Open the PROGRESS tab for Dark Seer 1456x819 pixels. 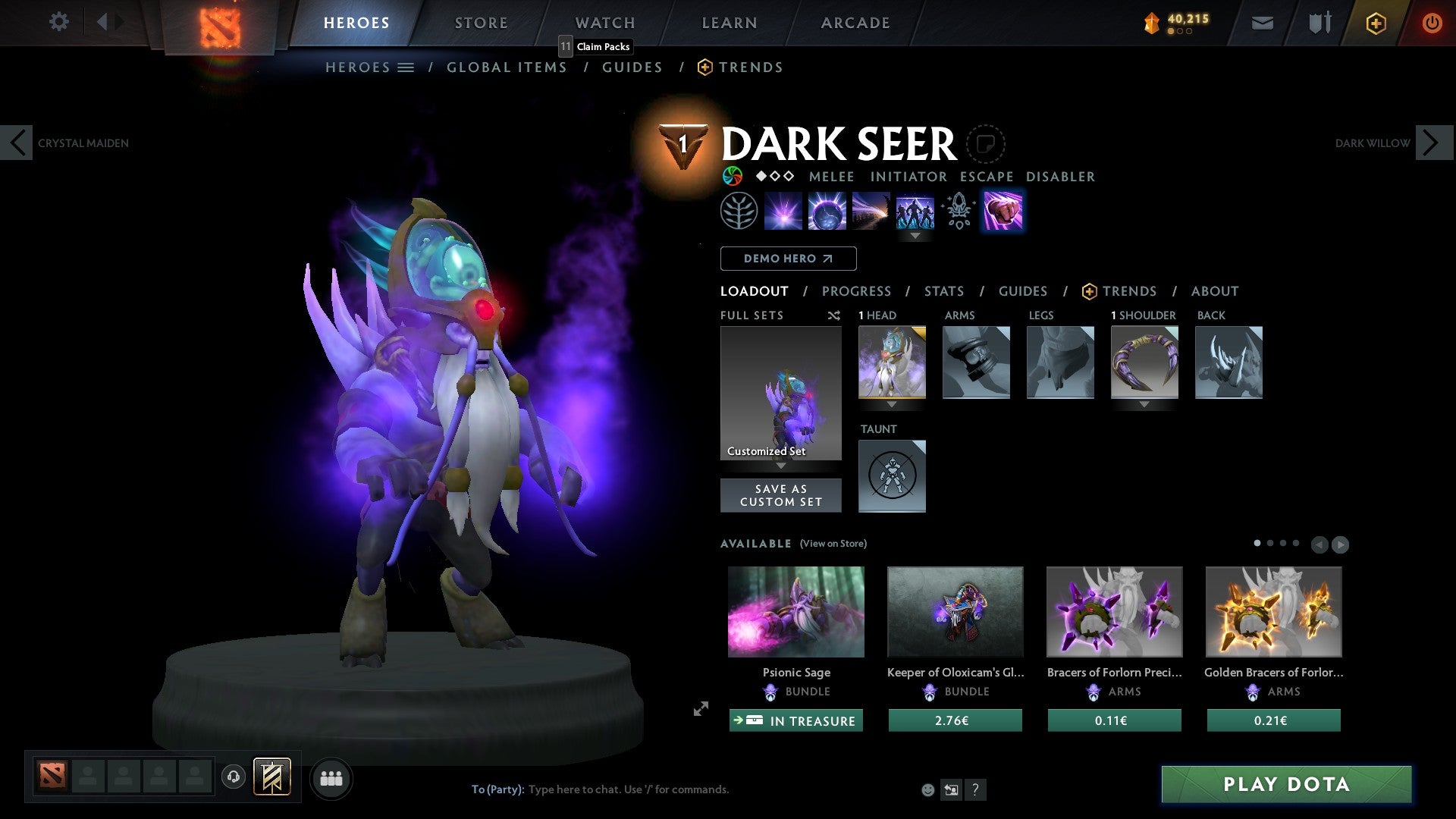point(857,290)
